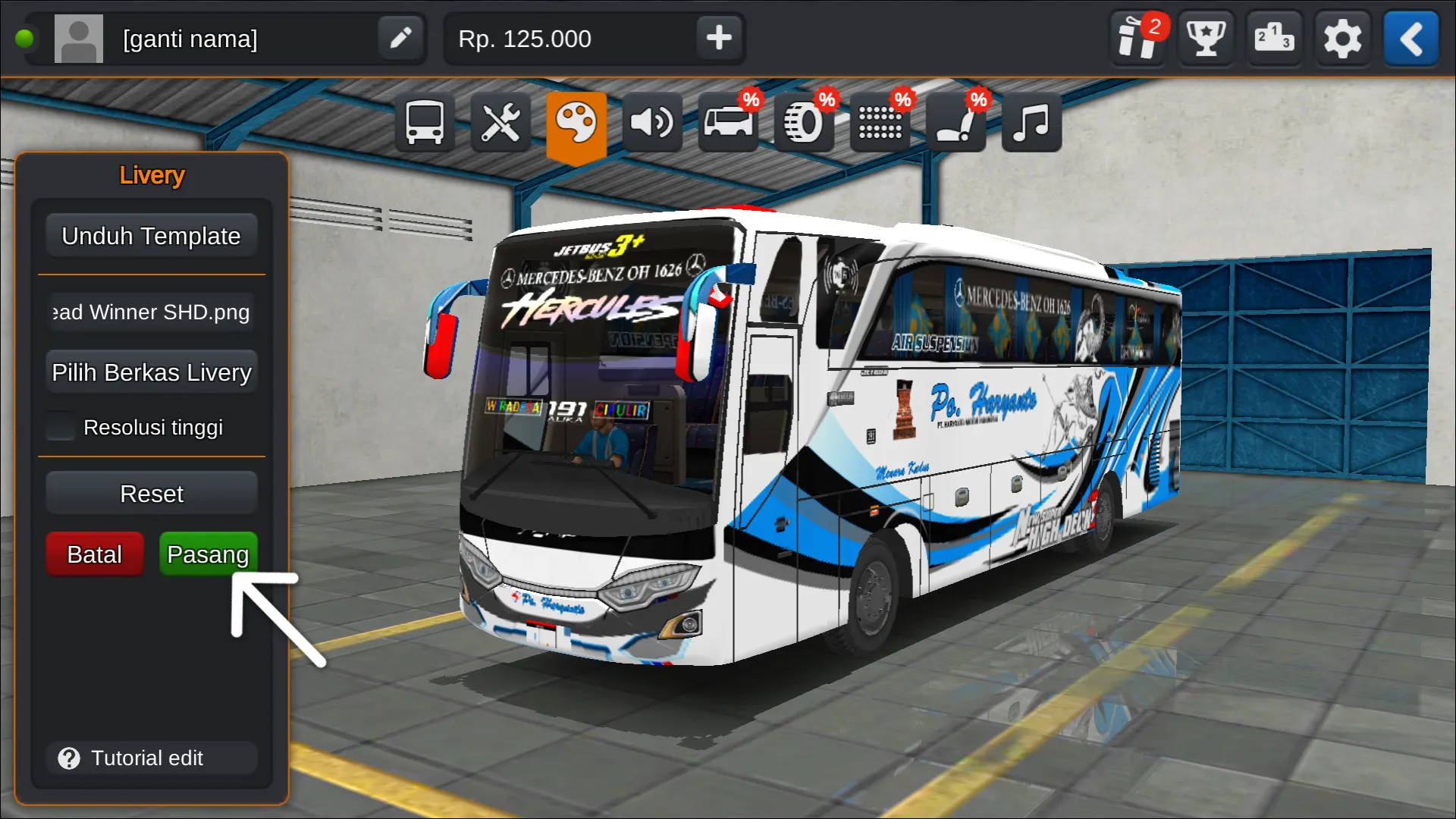Open the bus accessories icon with sale badge
The image size is (1456, 819).
728,121
